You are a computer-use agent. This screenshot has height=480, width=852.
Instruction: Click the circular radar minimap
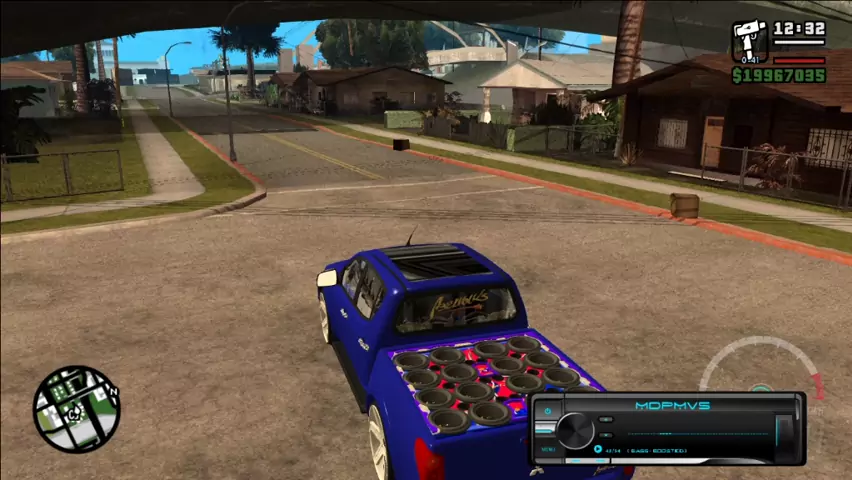[x=75, y=408]
